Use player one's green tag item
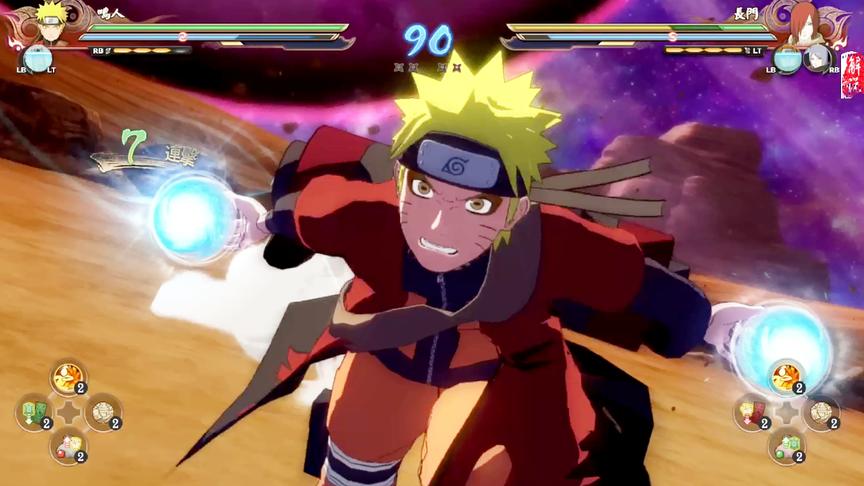864x486 pixels. tap(33, 411)
